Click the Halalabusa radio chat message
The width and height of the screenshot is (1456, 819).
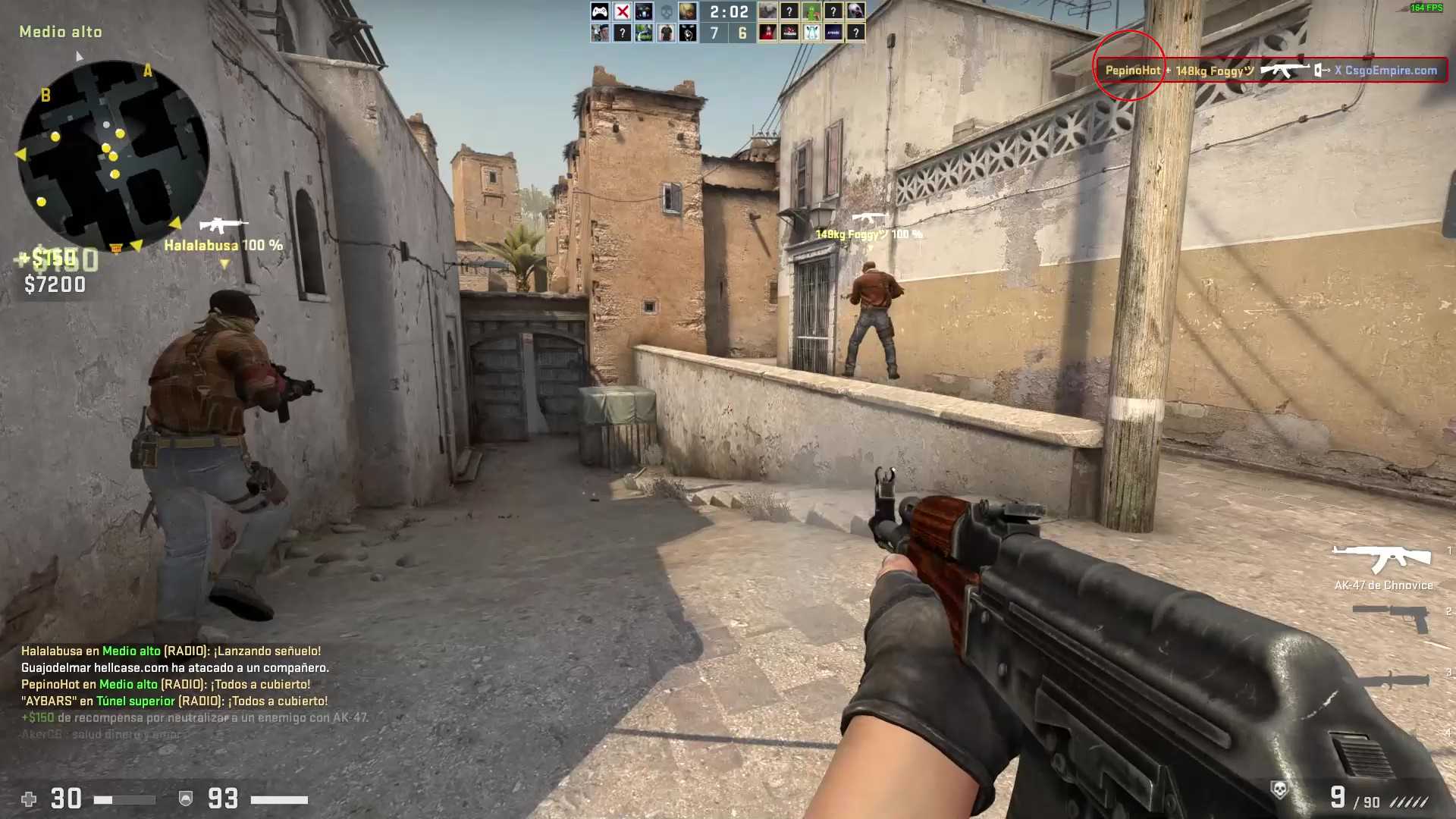coord(171,651)
